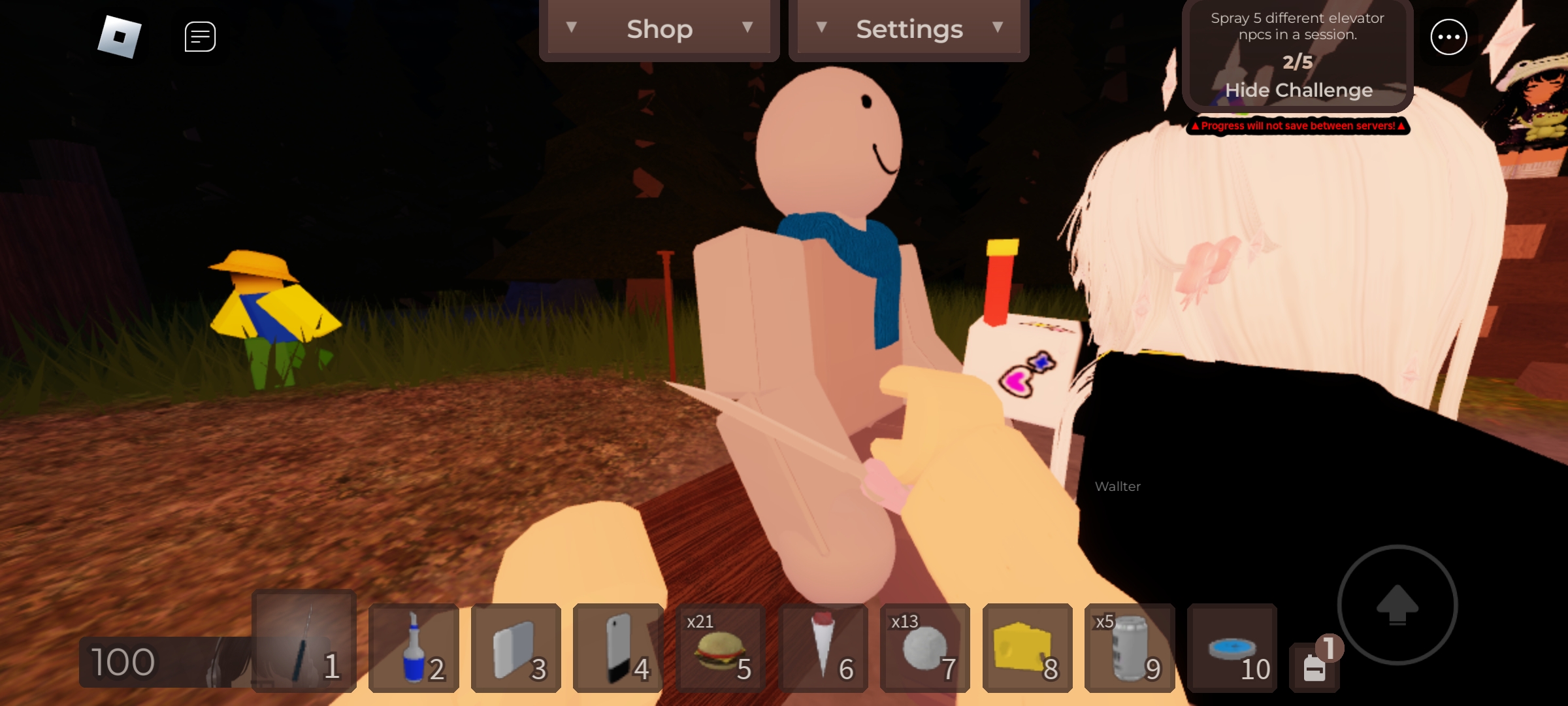Equip the phone in slot 4
Viewport: 1568px width, 706px height.
coord(618,648)
